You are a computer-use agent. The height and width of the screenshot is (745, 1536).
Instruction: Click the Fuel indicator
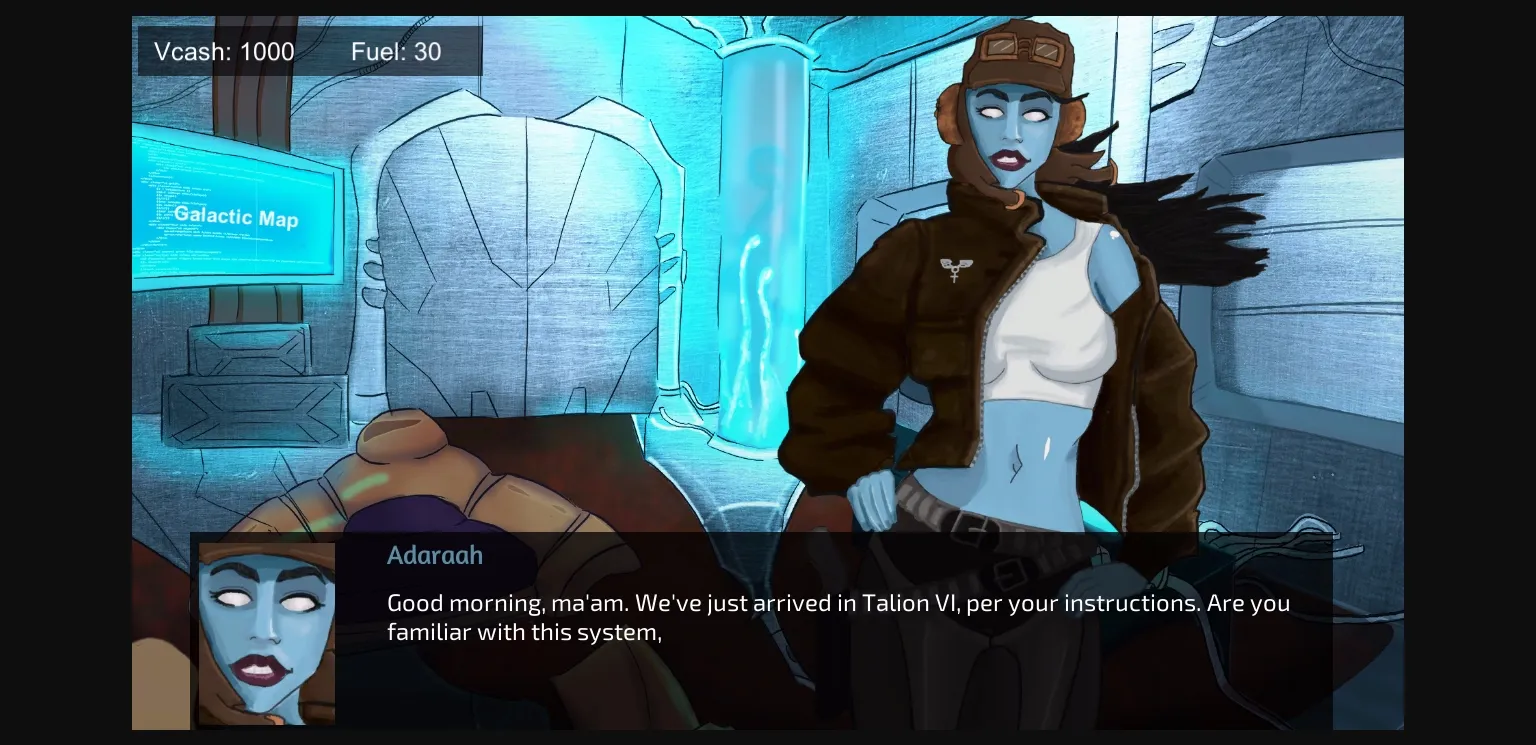coord(396,51)
